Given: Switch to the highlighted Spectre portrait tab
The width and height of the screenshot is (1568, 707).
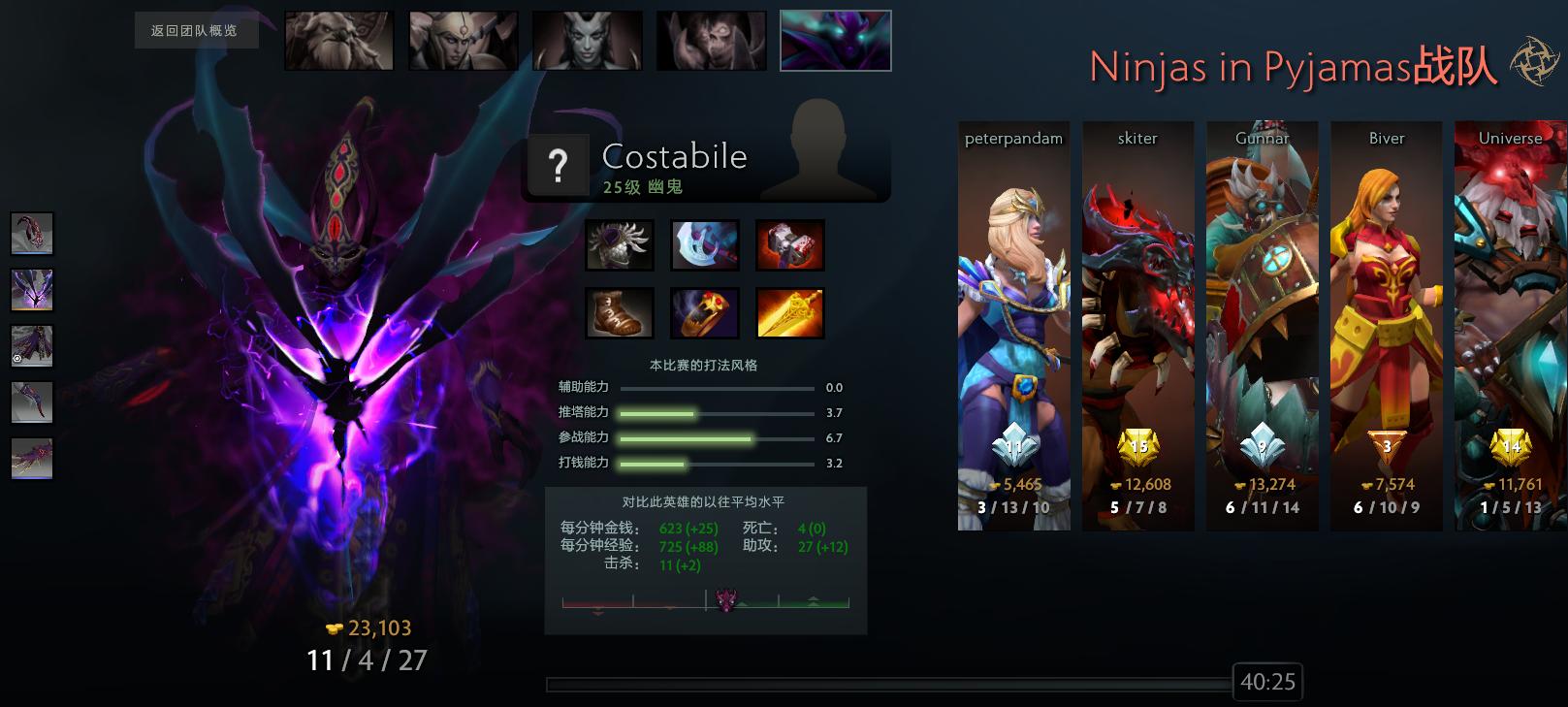Looking at the screenshot, I should 835,40.
